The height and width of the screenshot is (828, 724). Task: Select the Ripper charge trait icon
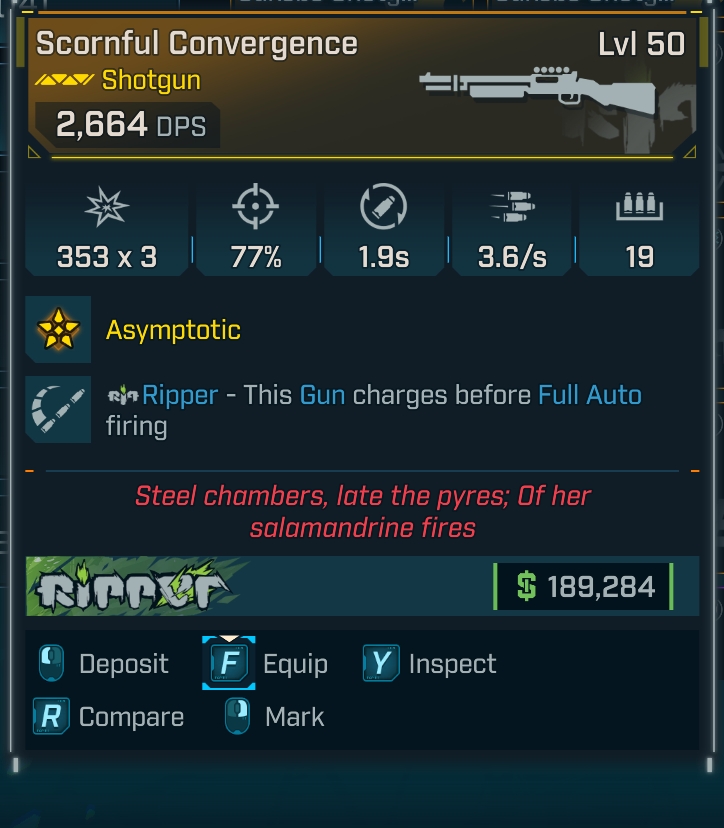click(58, 409)
